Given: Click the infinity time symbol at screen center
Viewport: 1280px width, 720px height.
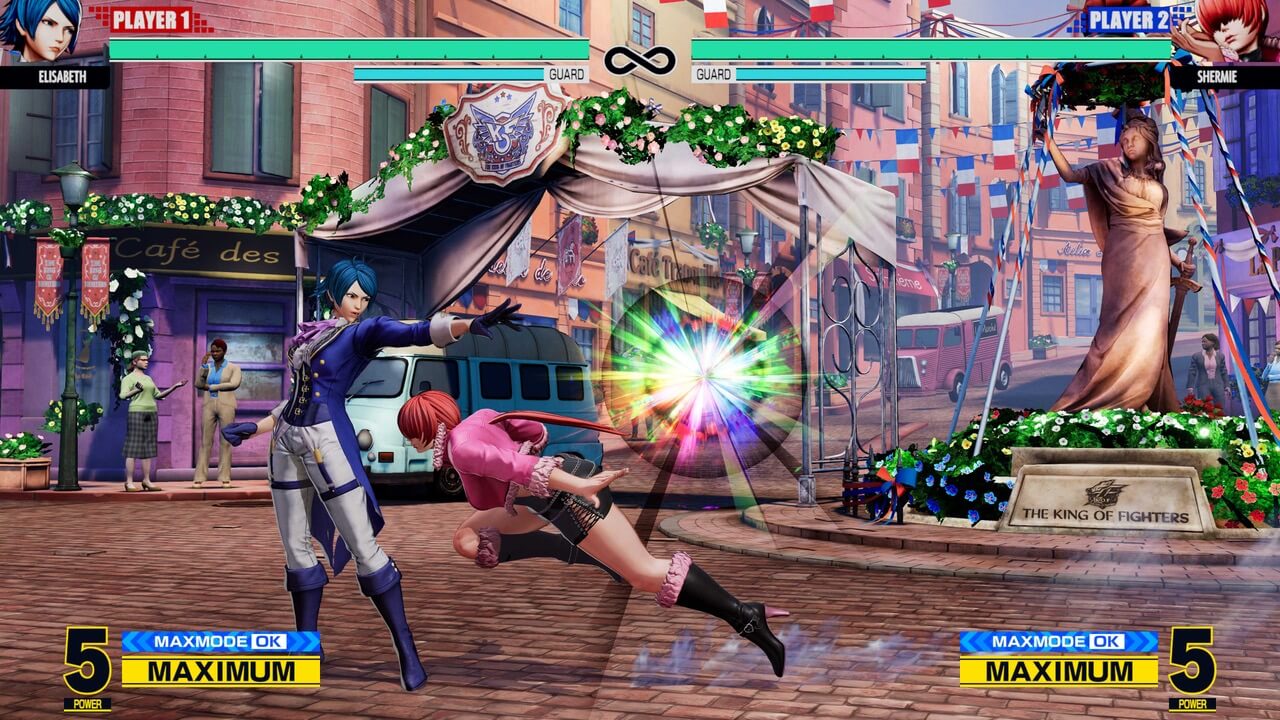Looking at the screenshot, I should 640,60.
